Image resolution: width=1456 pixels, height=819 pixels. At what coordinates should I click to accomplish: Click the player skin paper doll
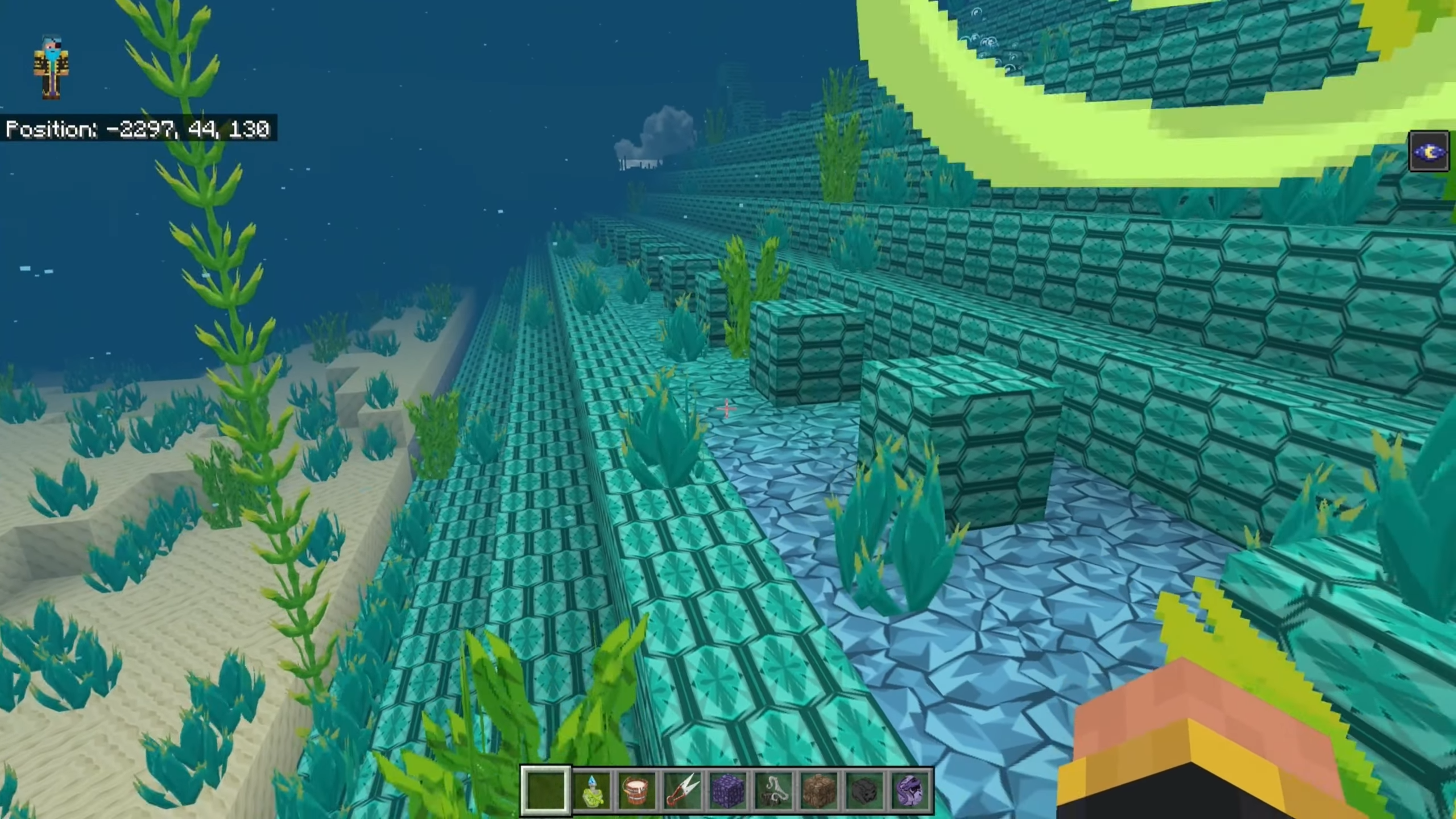coord(52,68)
